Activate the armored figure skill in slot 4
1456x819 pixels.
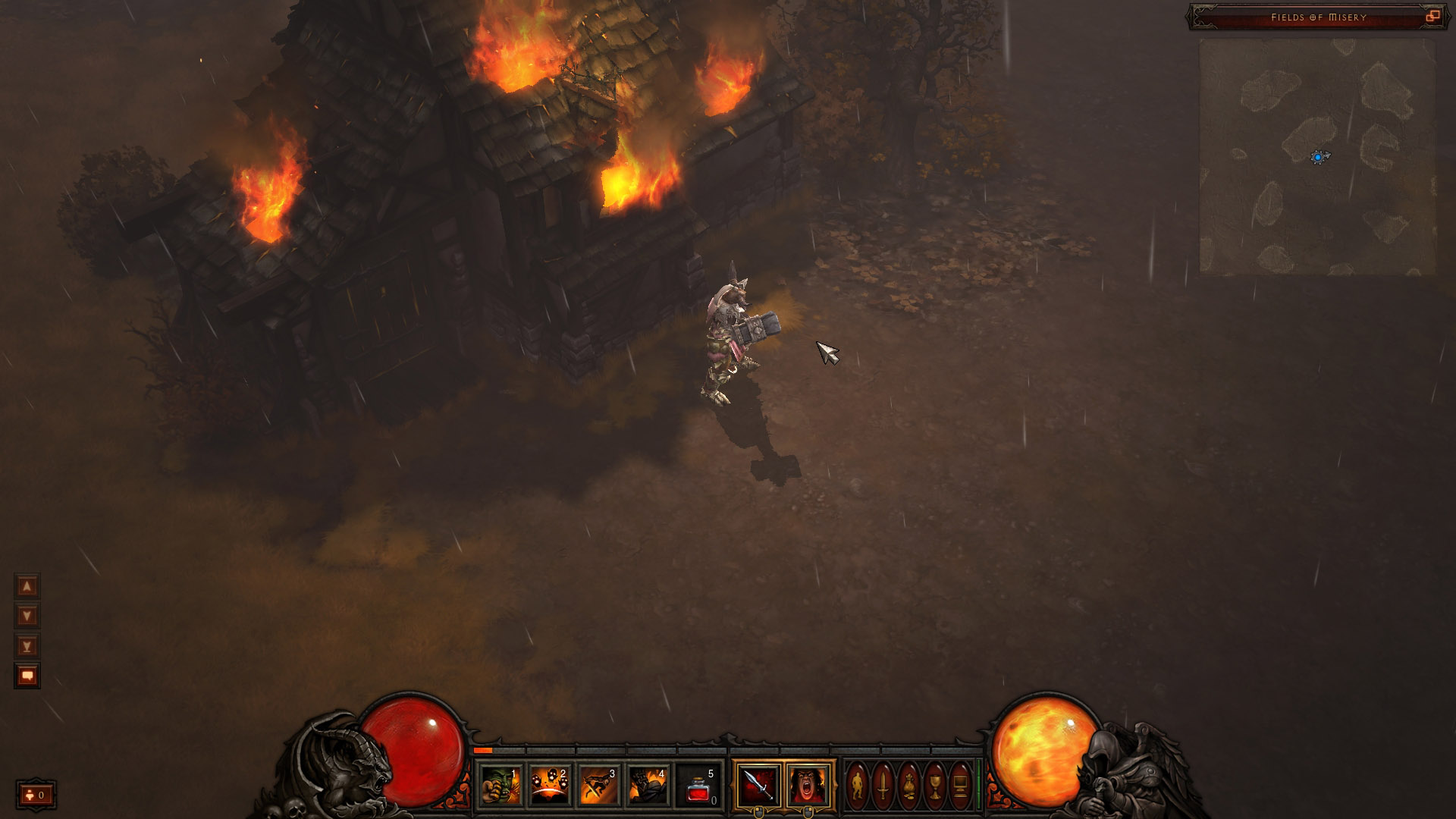coord(648,785)
